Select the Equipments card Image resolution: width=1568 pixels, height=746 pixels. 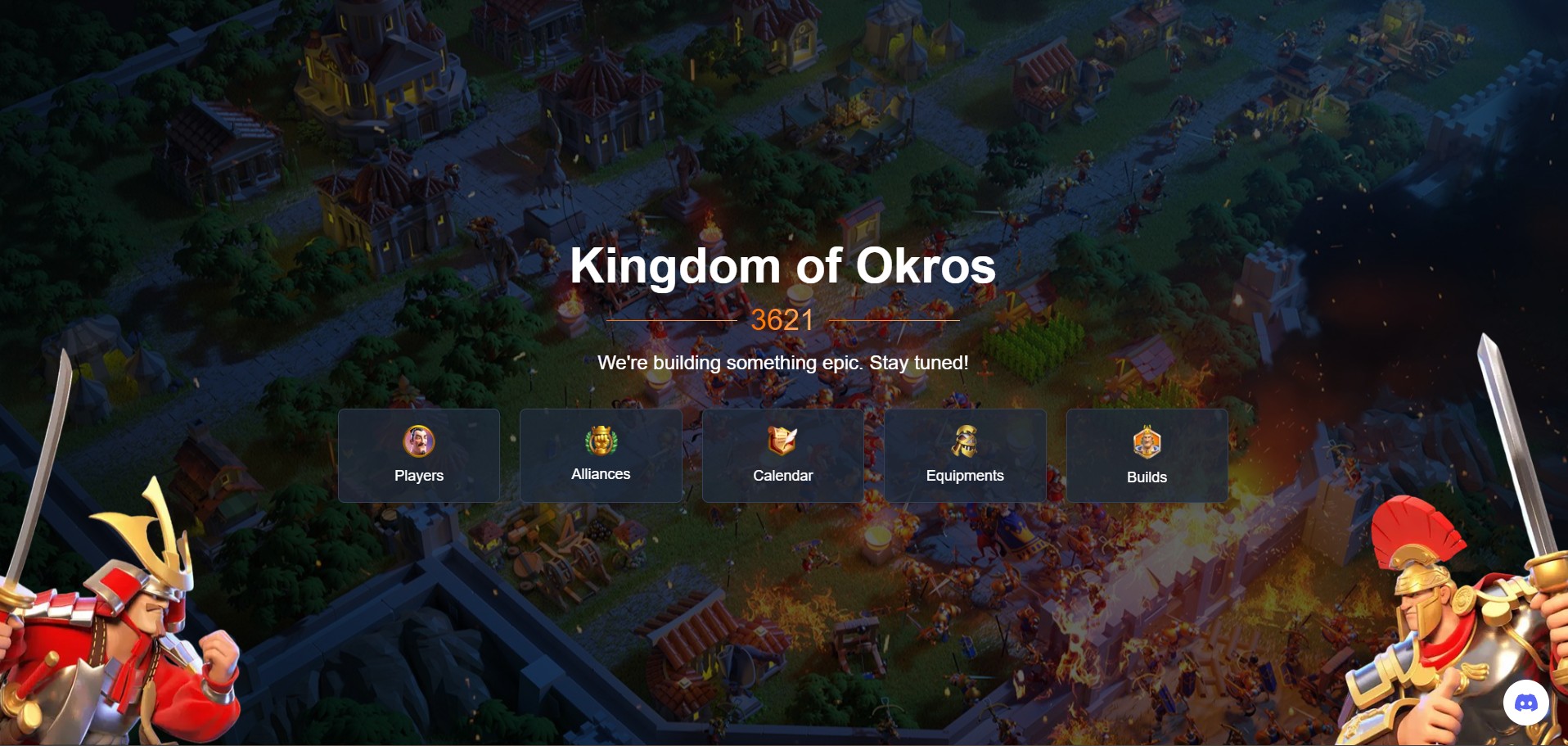click(965, 455)
